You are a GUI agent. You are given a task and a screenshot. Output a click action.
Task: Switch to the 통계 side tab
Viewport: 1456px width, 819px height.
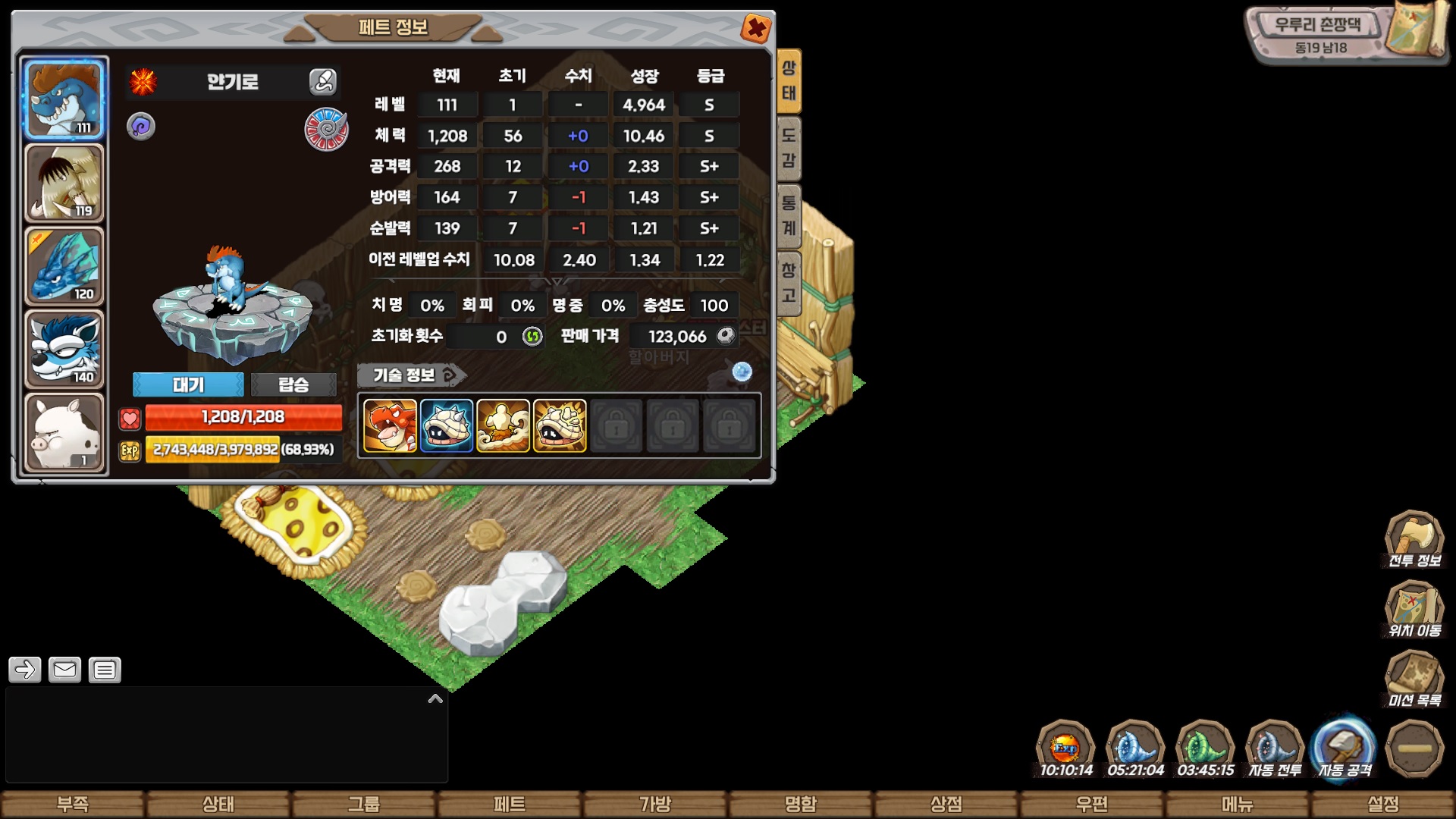[789, 216]
